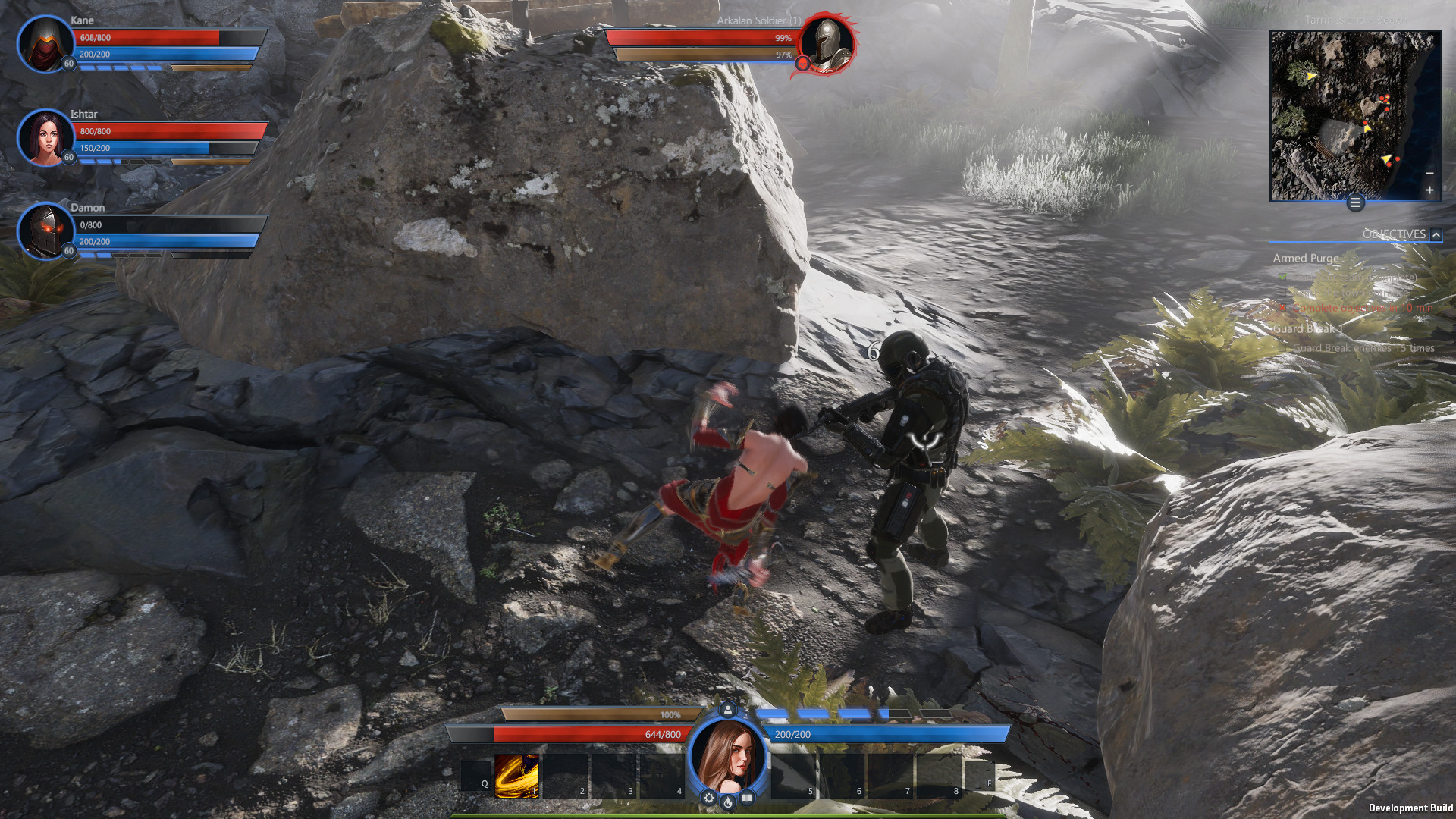Click the flame icon beneath Ishtar's portrait

[x=727, y=801]
